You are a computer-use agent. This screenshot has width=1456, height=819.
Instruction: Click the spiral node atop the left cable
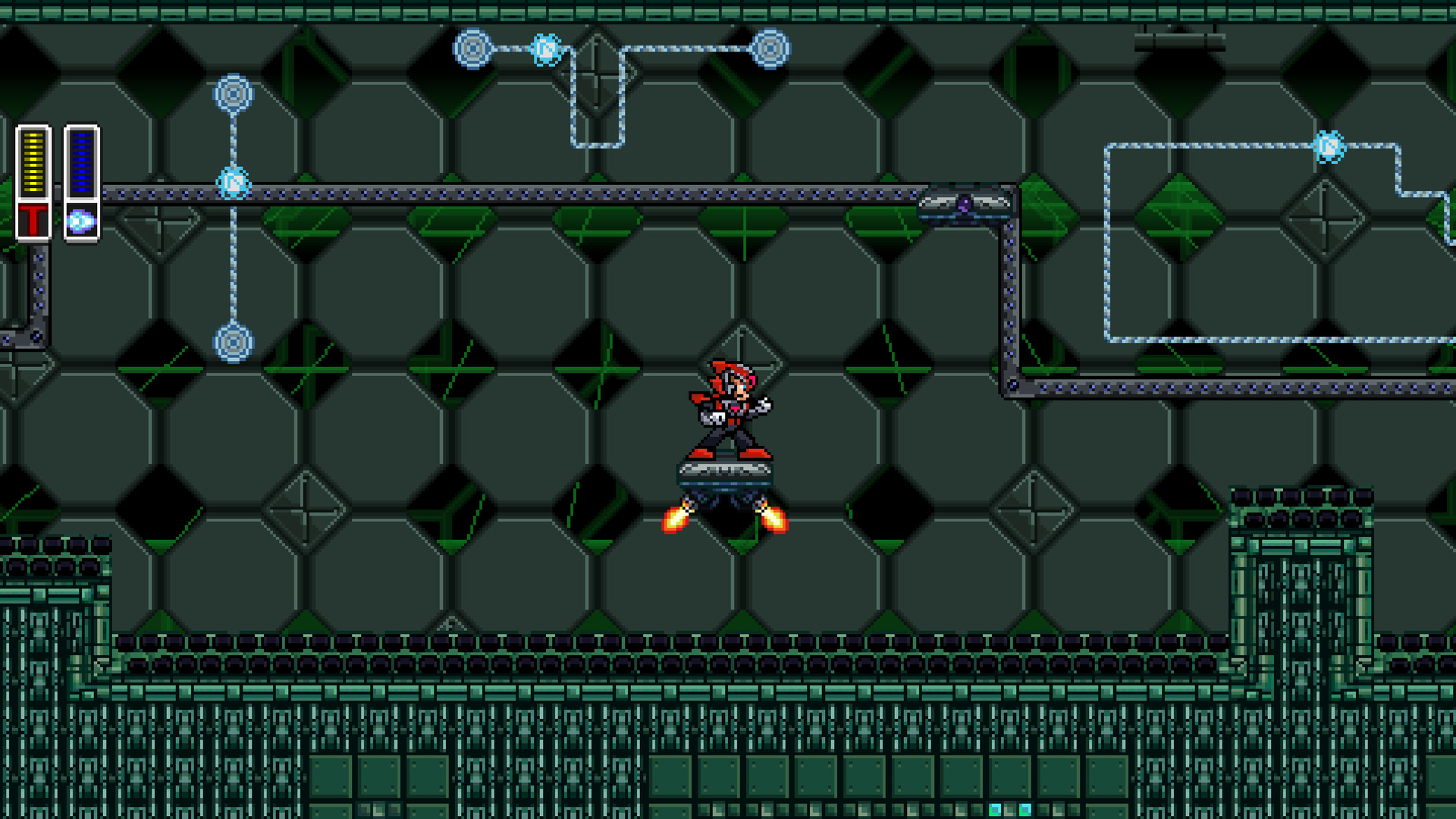tap(233, 93)
